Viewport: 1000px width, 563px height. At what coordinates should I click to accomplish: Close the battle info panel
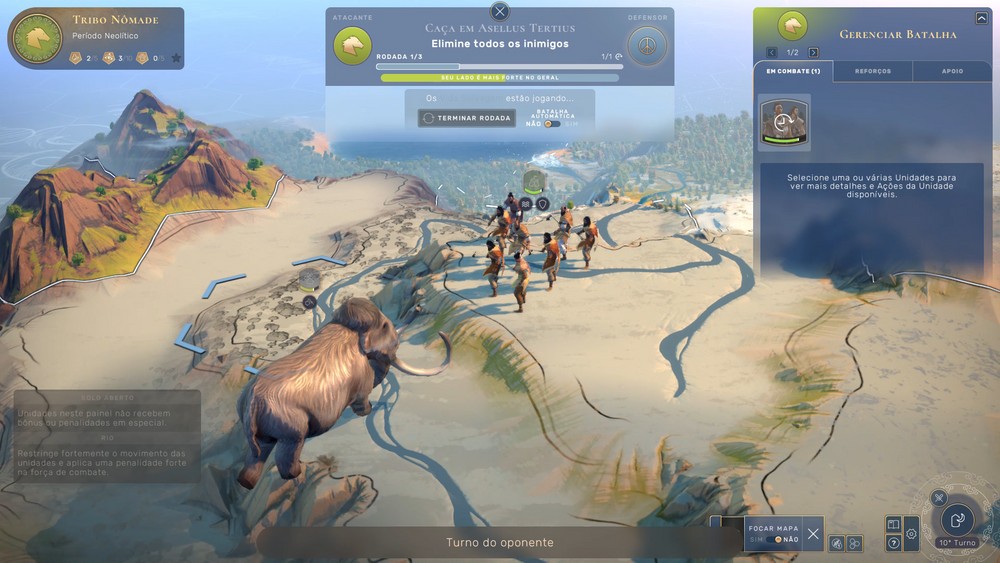500,12
